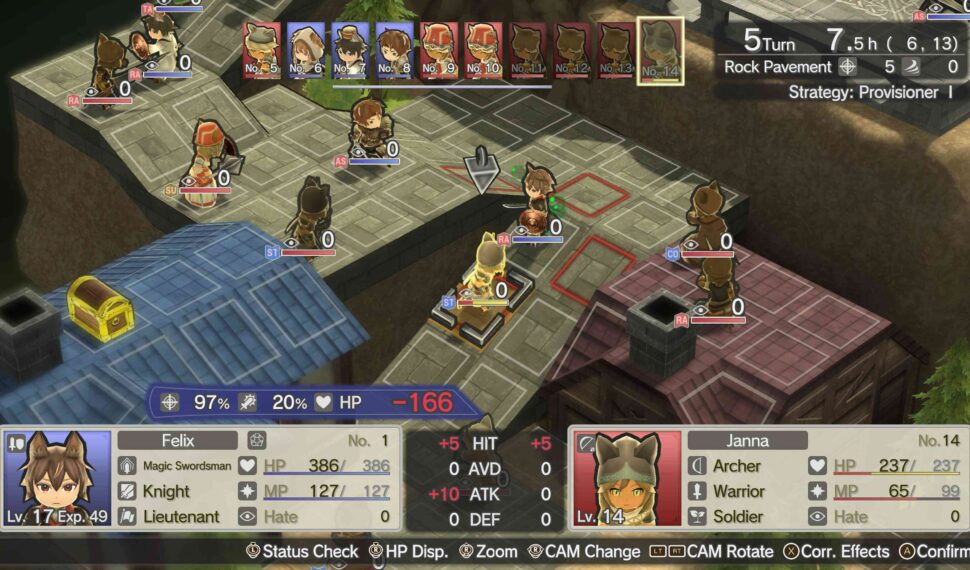Click turn order portrait No. 8
This screenshot has width=970, height=570.
point(394,50)
